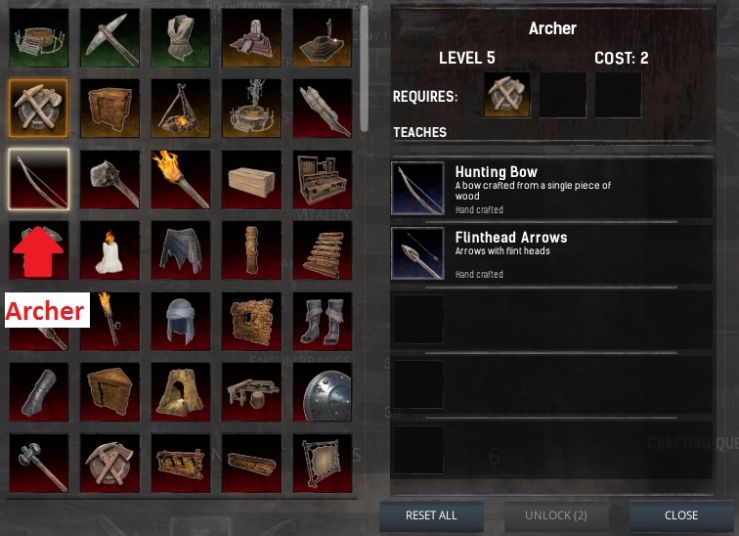Choose the pickaxe feat tile
The width and height of the screenshot is (739, 536).
pos(110,38)
